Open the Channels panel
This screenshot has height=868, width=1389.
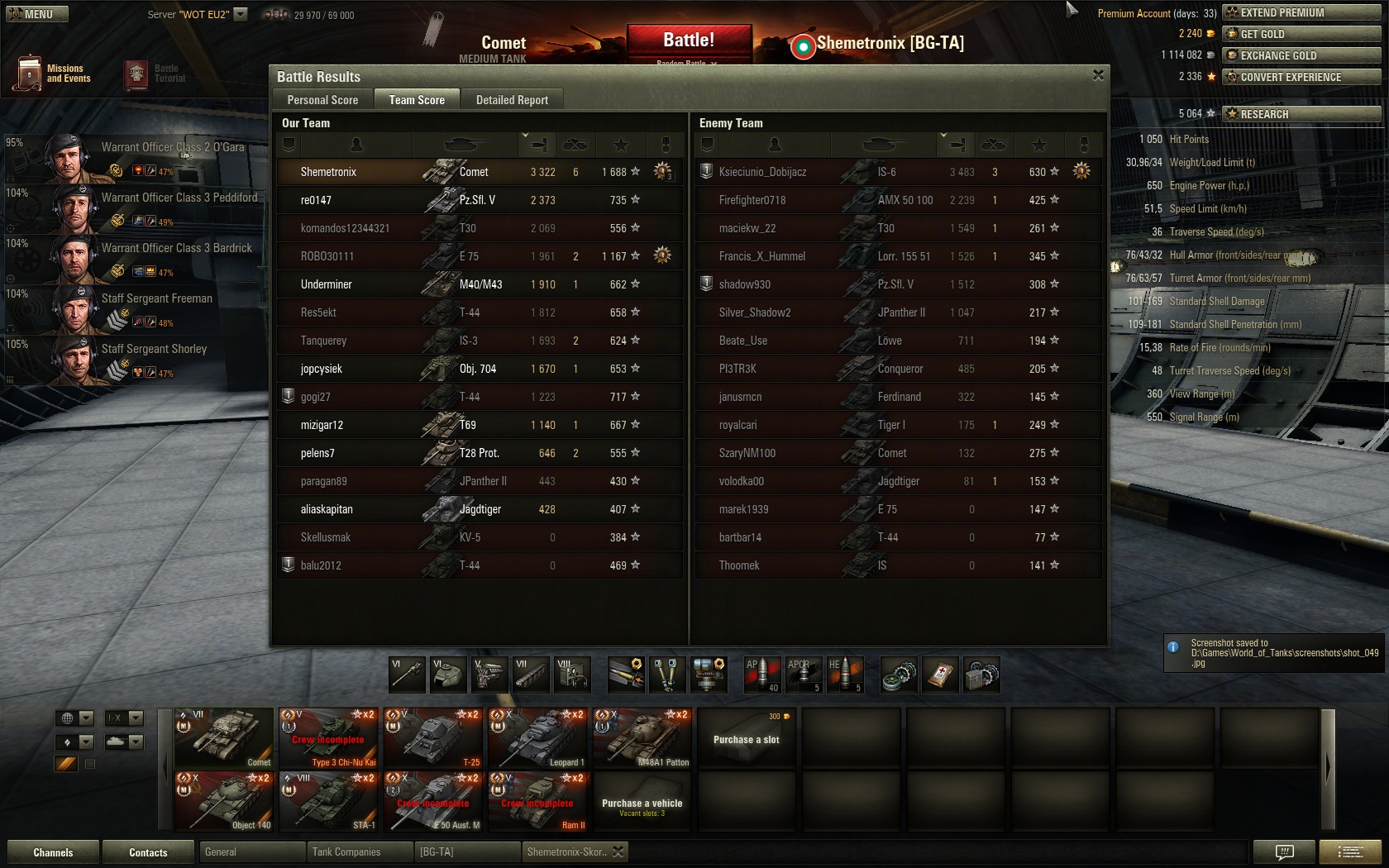tap(53, 852)
